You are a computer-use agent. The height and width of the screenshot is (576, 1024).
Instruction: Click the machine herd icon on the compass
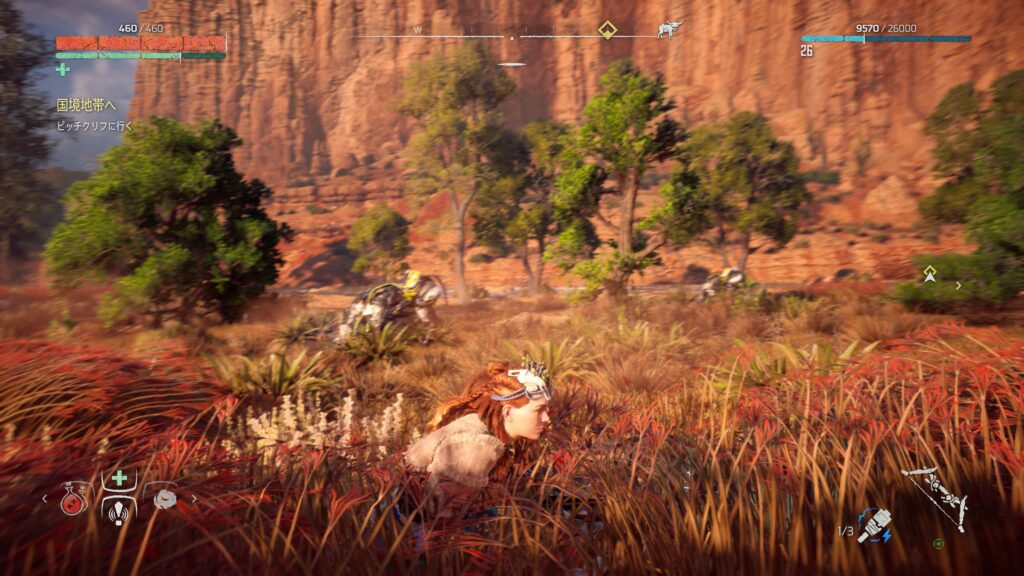[669, 29]
